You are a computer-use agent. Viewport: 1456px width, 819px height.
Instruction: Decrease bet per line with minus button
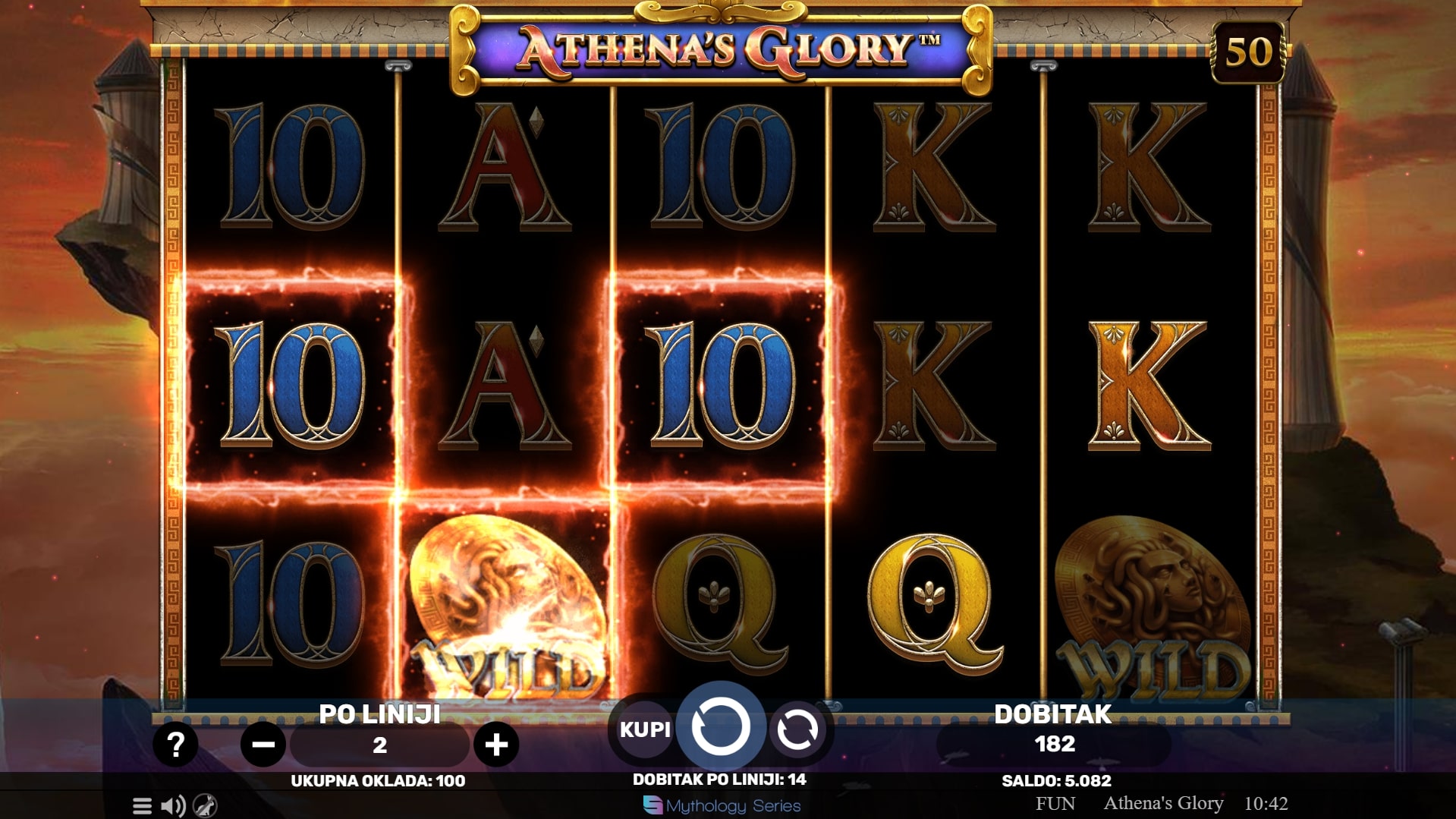tap(263, 745)
